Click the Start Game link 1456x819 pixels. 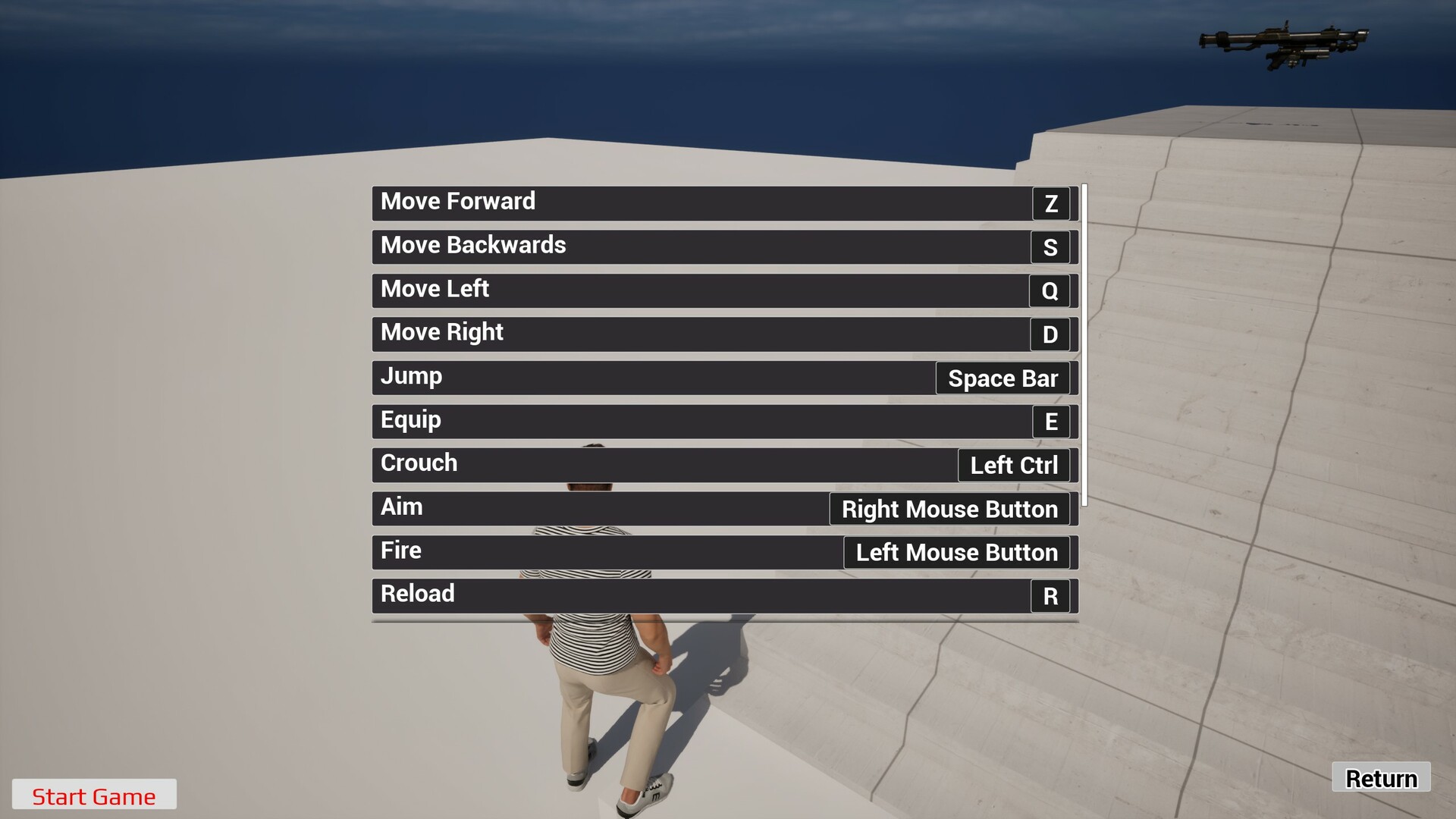[94, 796]
